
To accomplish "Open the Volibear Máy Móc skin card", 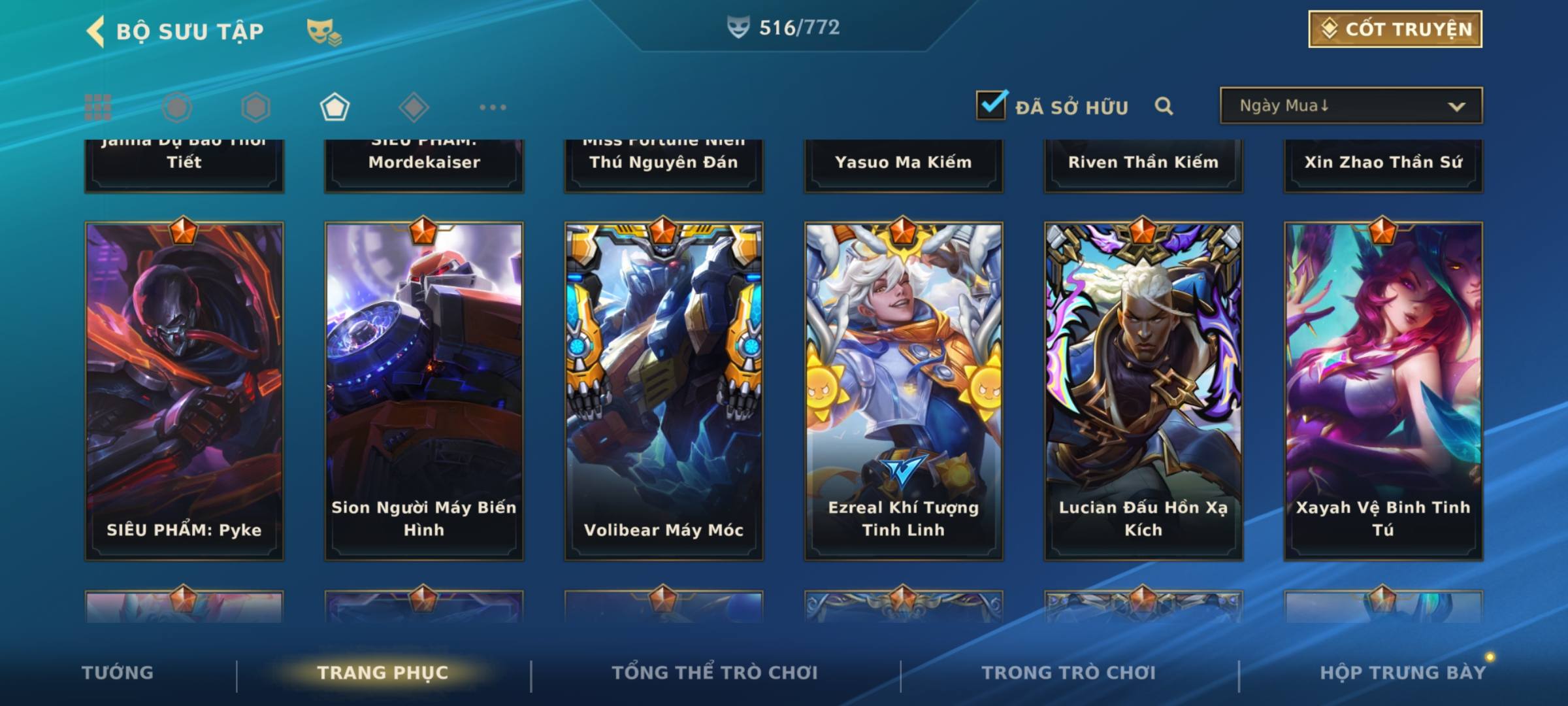I will pos(664,391).
